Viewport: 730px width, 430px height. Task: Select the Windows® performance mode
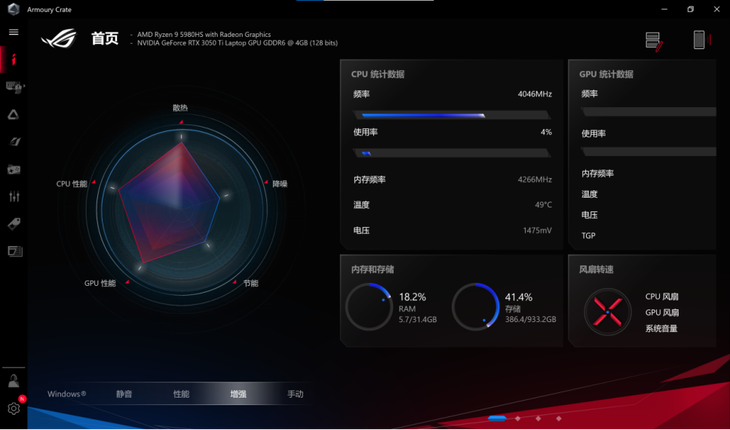[67, 394]
